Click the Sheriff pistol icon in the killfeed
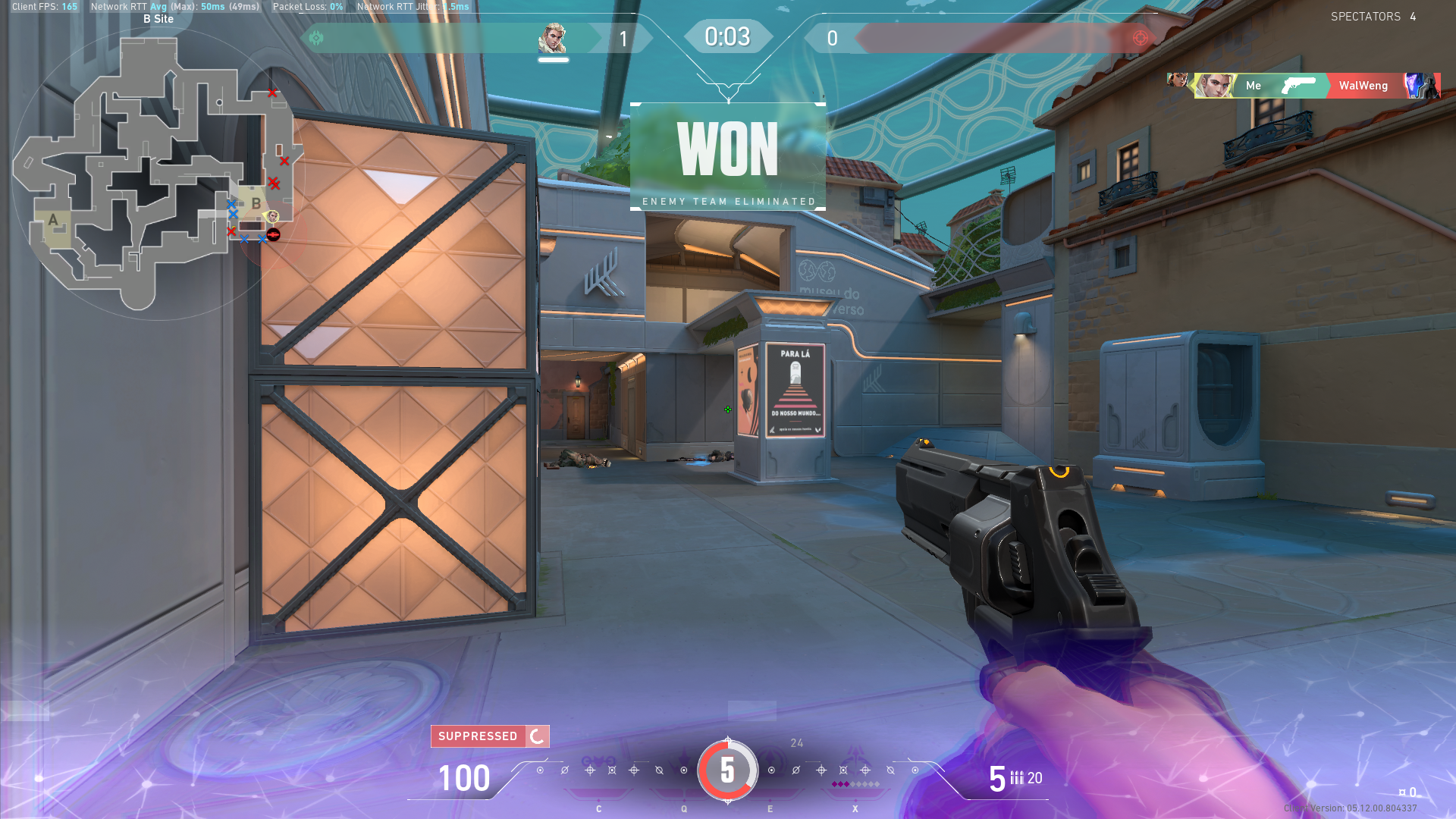The height and width of the screenshot is (819, 1456). pyautogui.click(x=1299, y=86)
